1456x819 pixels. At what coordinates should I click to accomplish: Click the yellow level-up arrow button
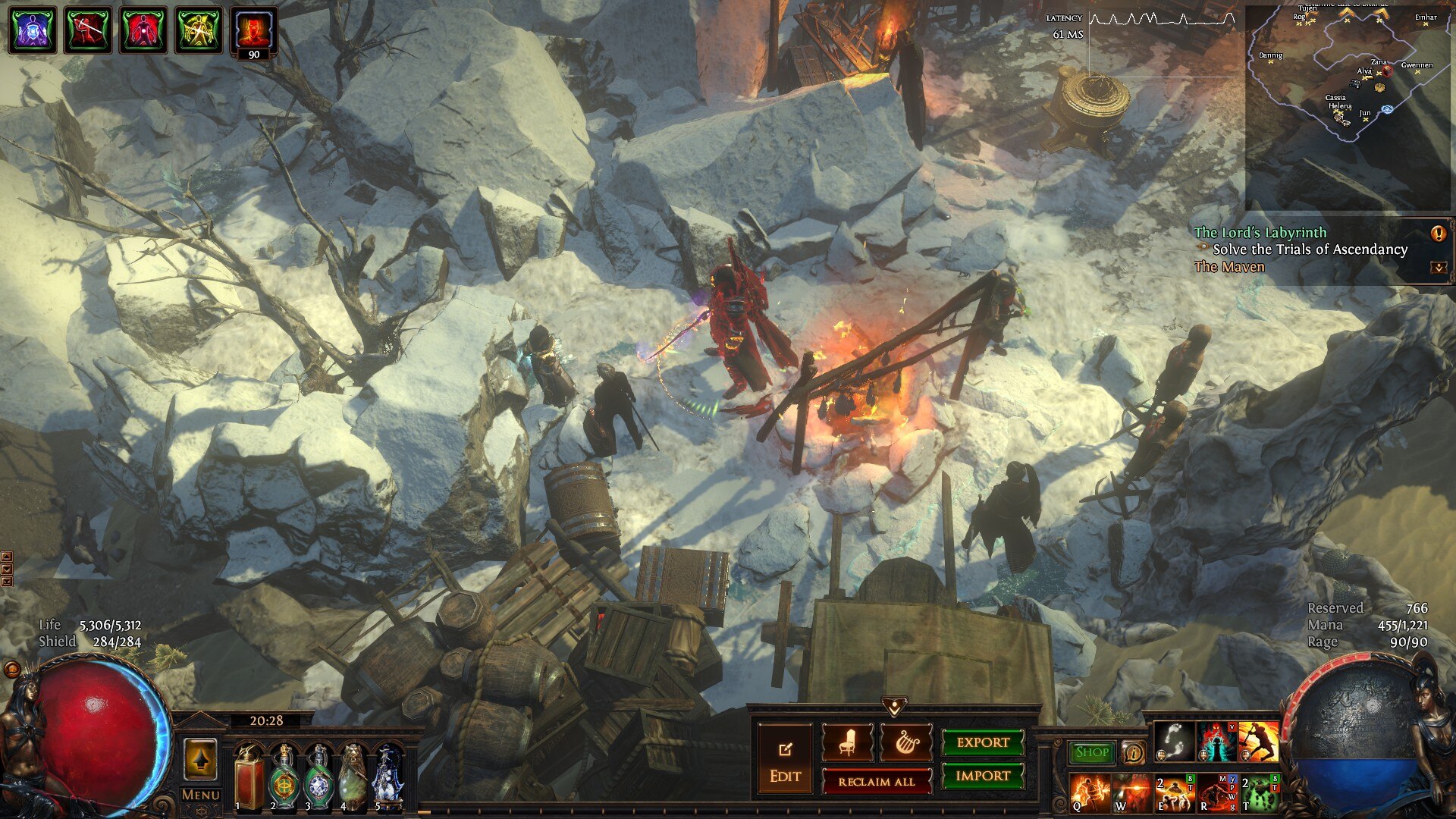[200, 759]
